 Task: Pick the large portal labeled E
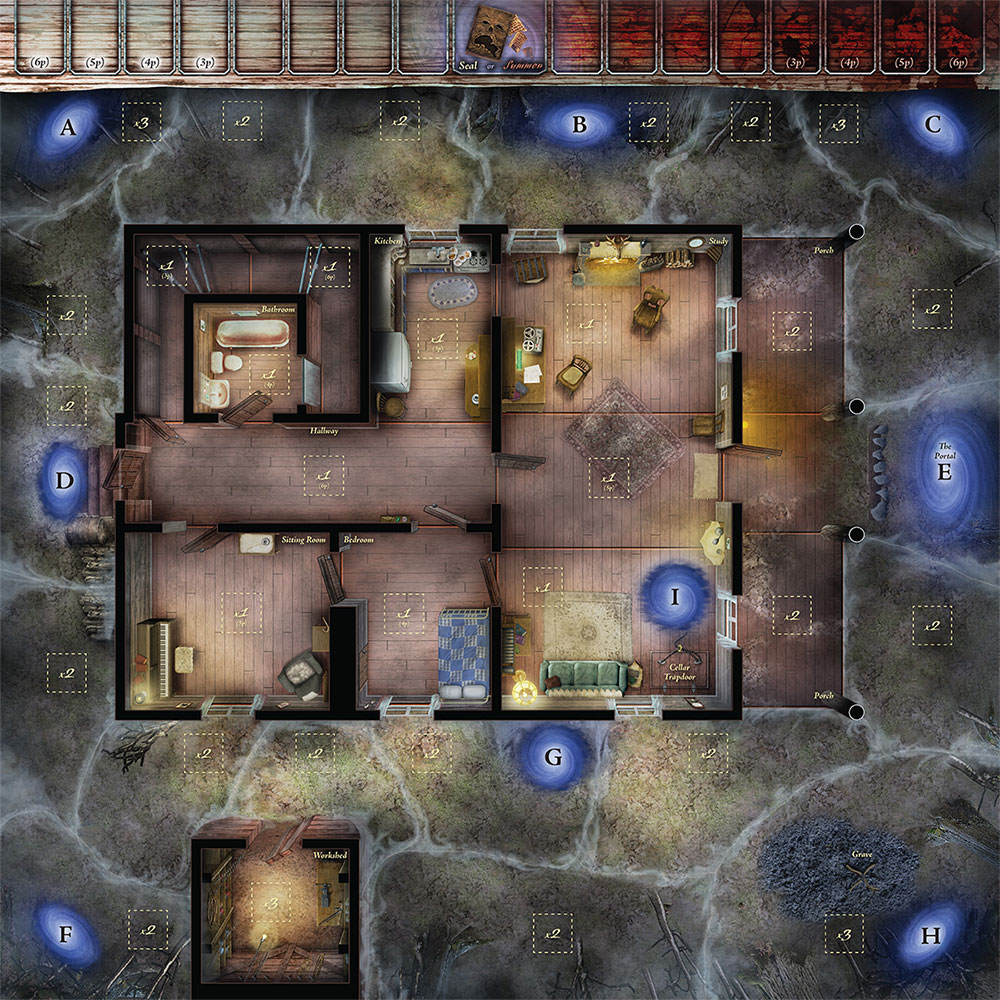[944, 471]
